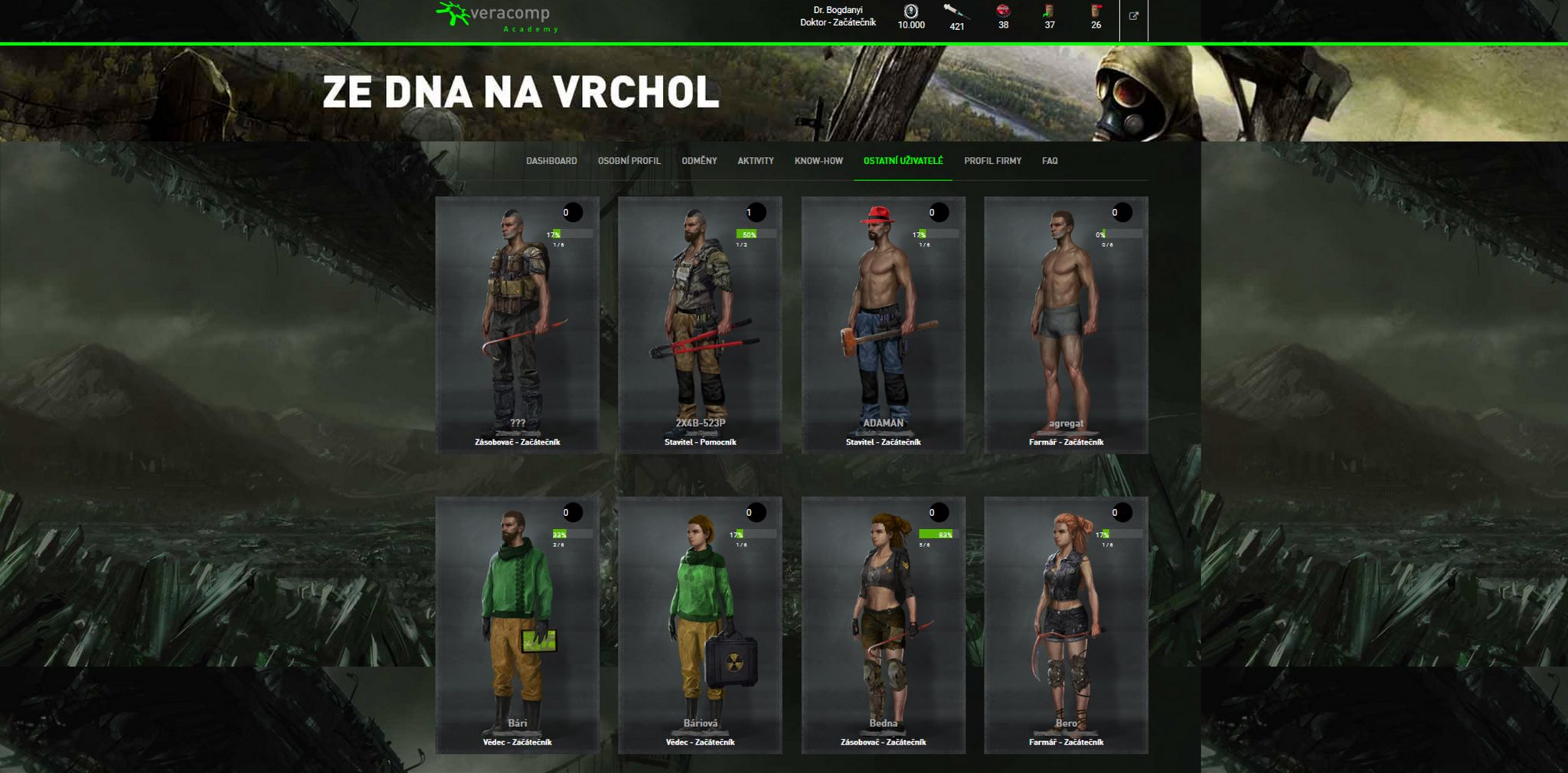Open the ??? user card
The image size is (1568, 773).
(x=518, y=325)
